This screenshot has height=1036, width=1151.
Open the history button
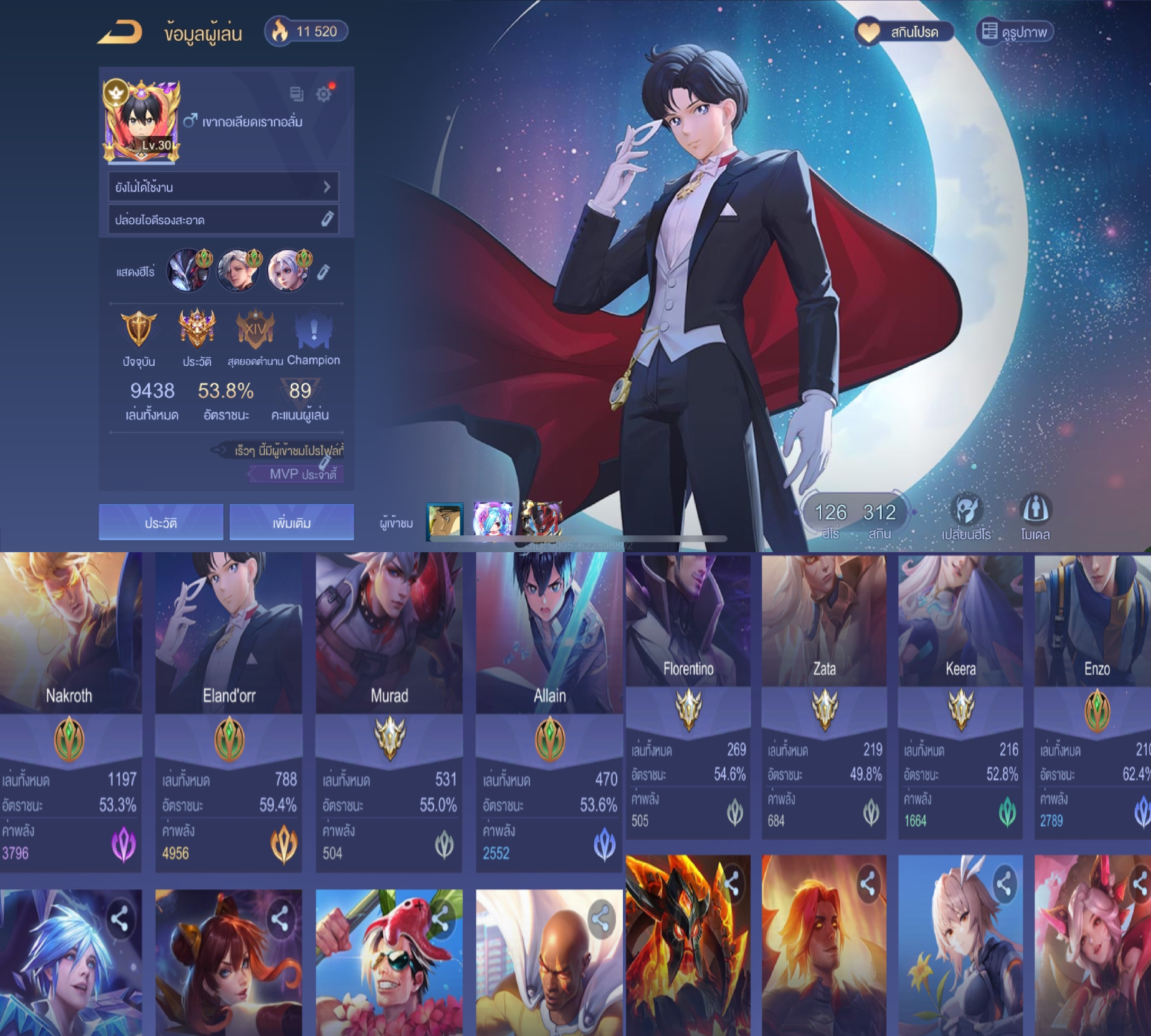[161, 522]
